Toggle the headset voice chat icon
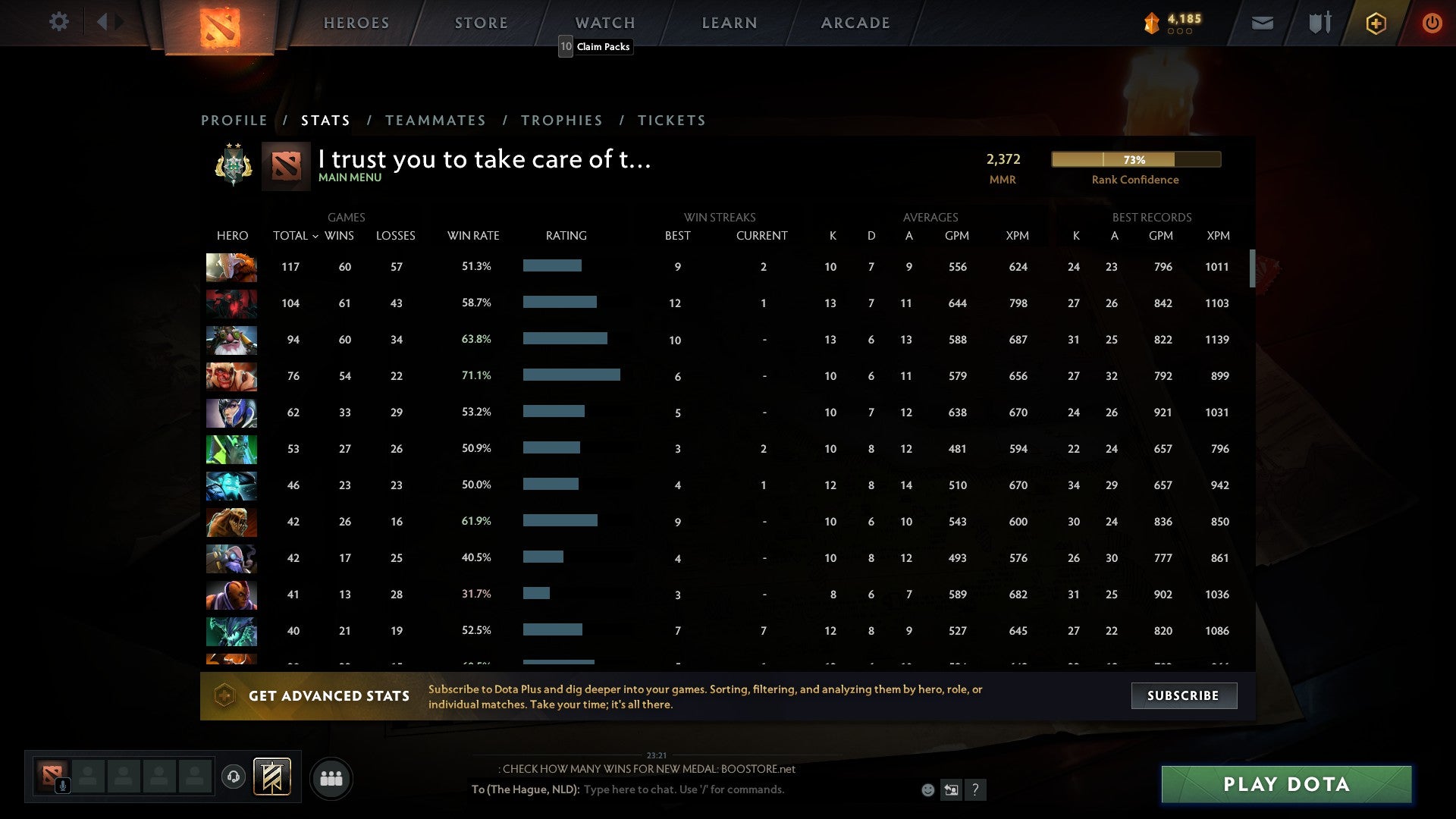Viewport: 1456px width, 819px height. pos(234,777)
